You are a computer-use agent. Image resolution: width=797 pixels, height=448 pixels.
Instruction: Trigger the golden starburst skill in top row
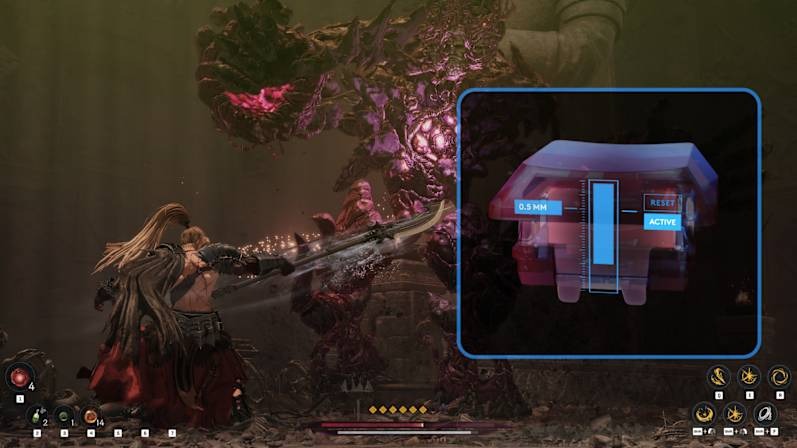tap(748, 377)
